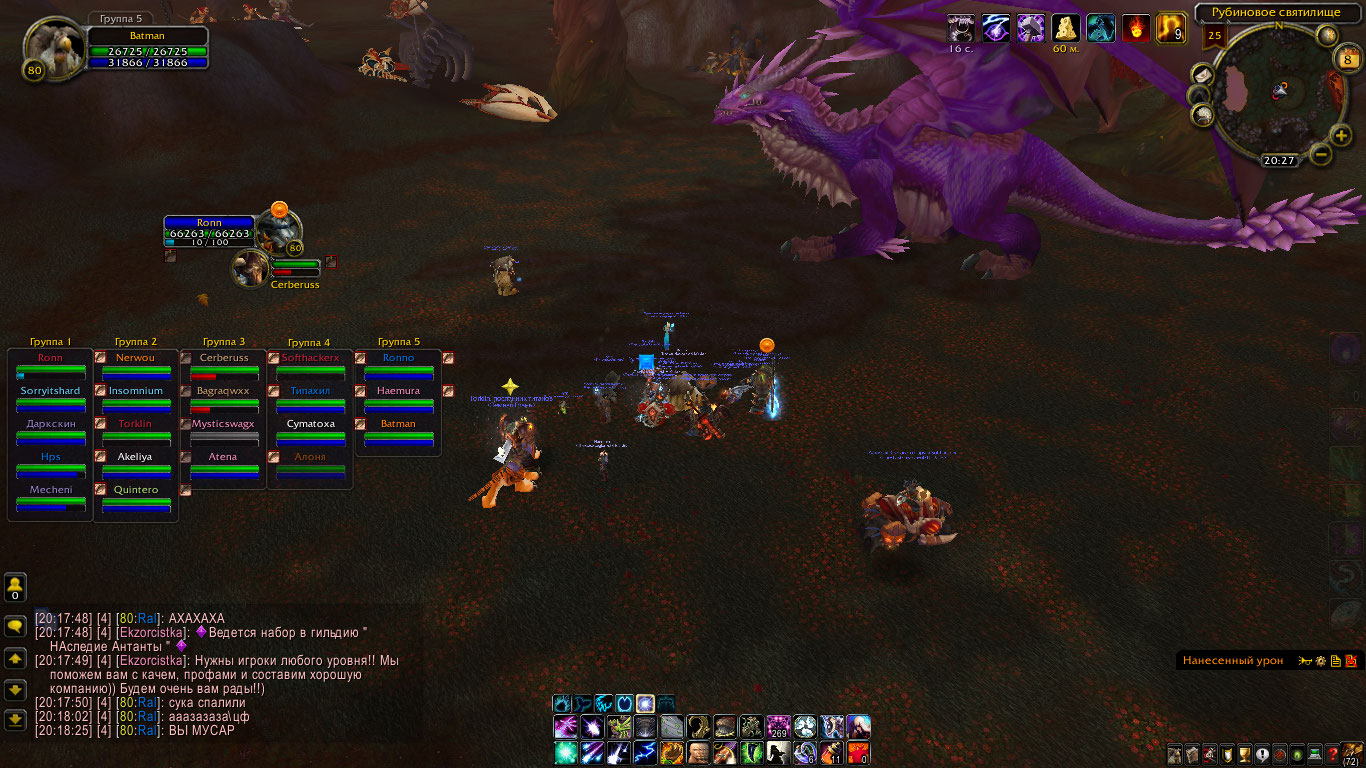Activate the purple ability showing 269
1366x768 pixels.
pos(778,727)
